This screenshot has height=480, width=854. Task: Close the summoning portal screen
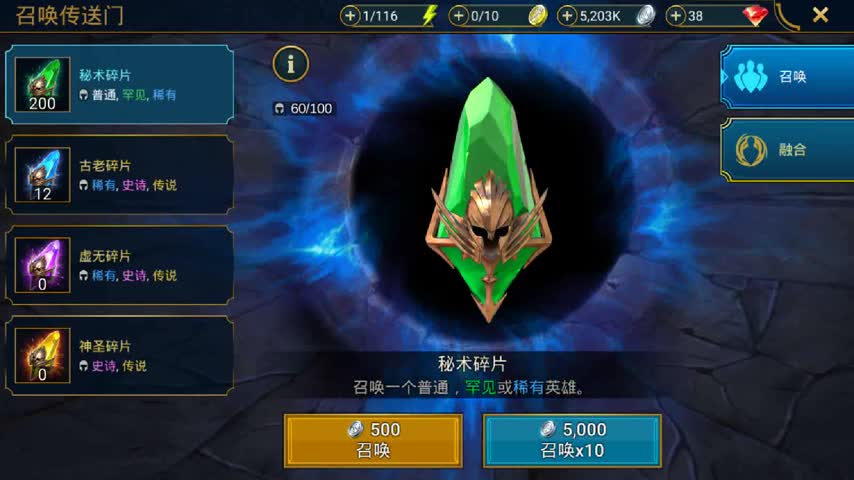point(821,15)
